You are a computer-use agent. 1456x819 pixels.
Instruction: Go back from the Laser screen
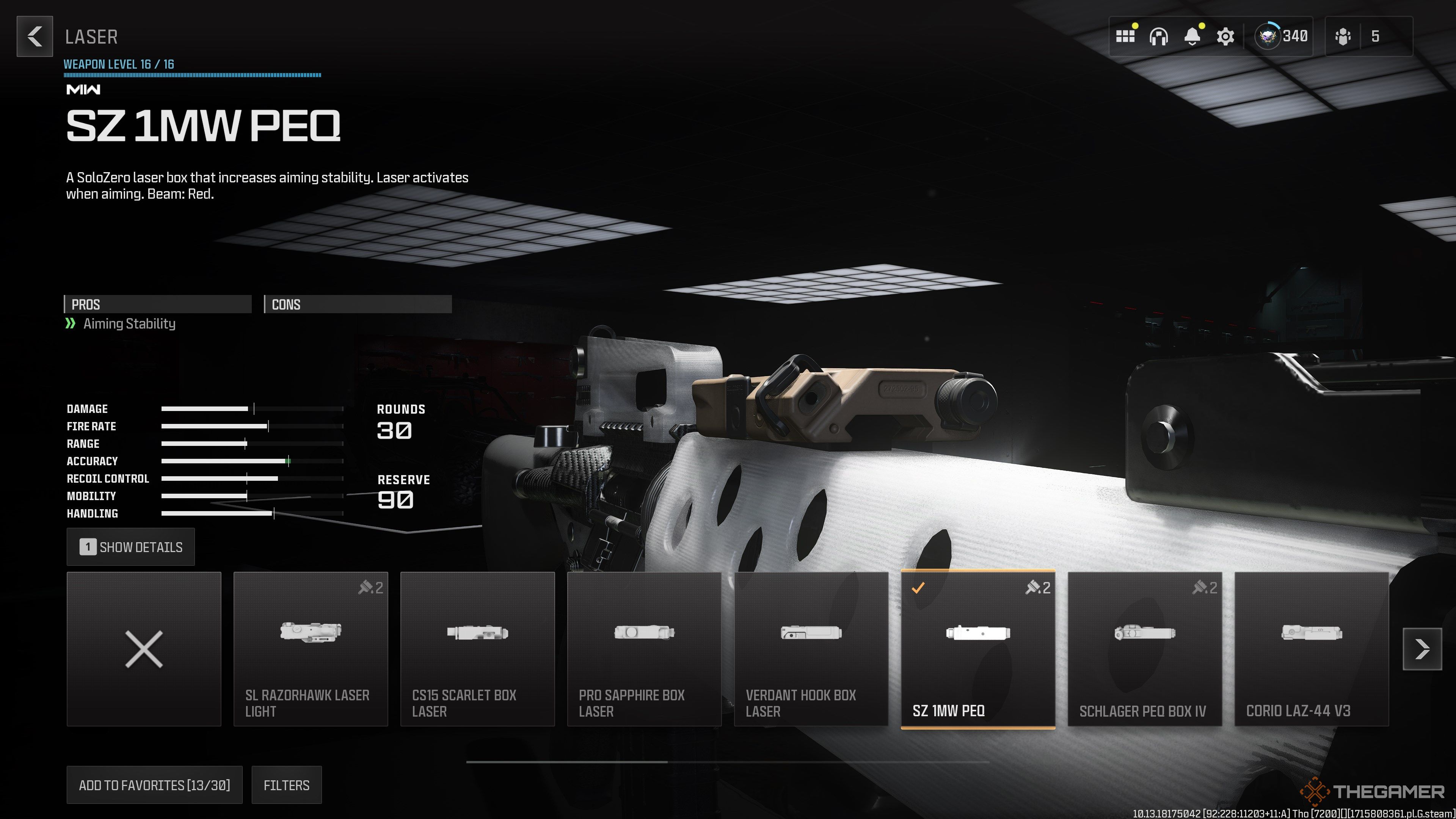(35, 37)
